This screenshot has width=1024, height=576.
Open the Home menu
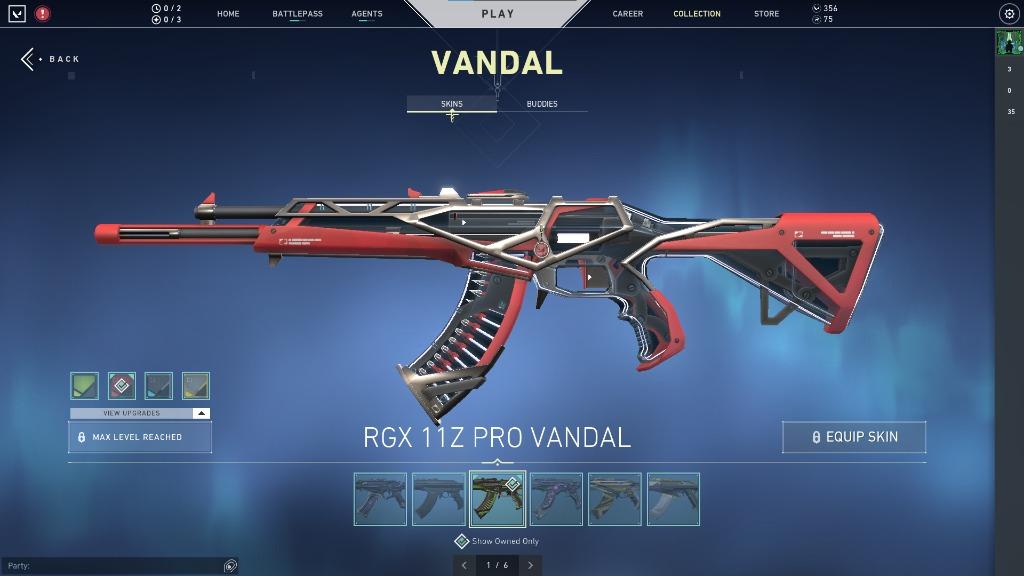[228, 14]
